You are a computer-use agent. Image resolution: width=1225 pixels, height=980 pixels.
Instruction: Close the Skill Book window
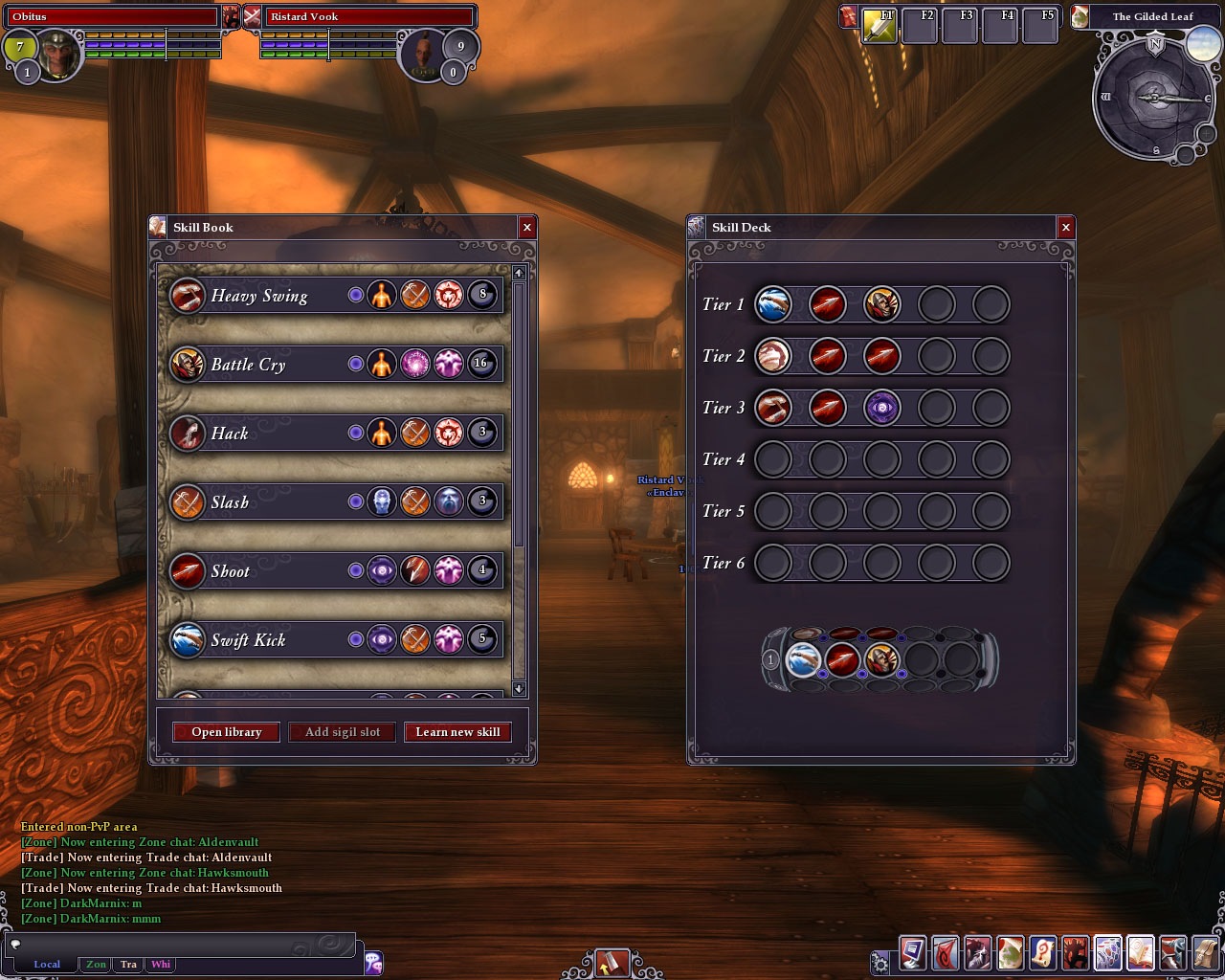click(x=526, y=227)
